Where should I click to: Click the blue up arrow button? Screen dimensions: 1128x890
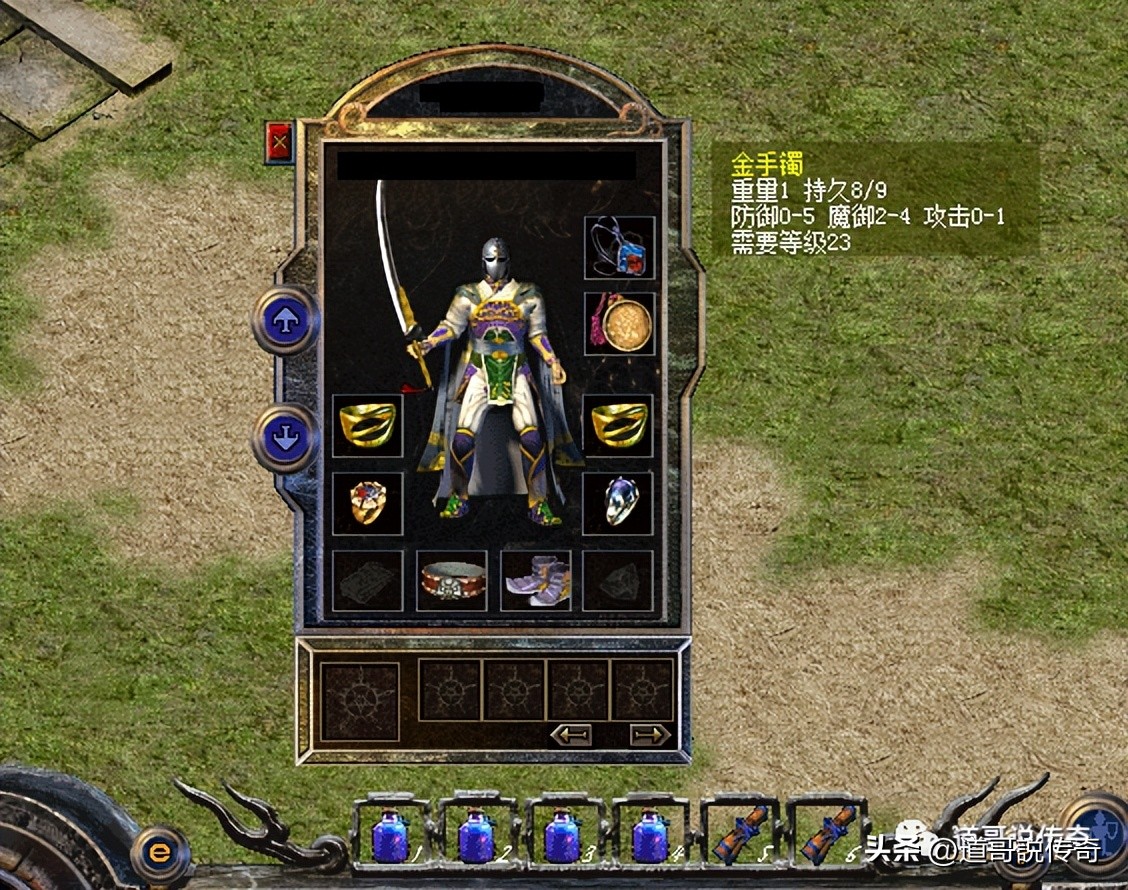(286, 320)
